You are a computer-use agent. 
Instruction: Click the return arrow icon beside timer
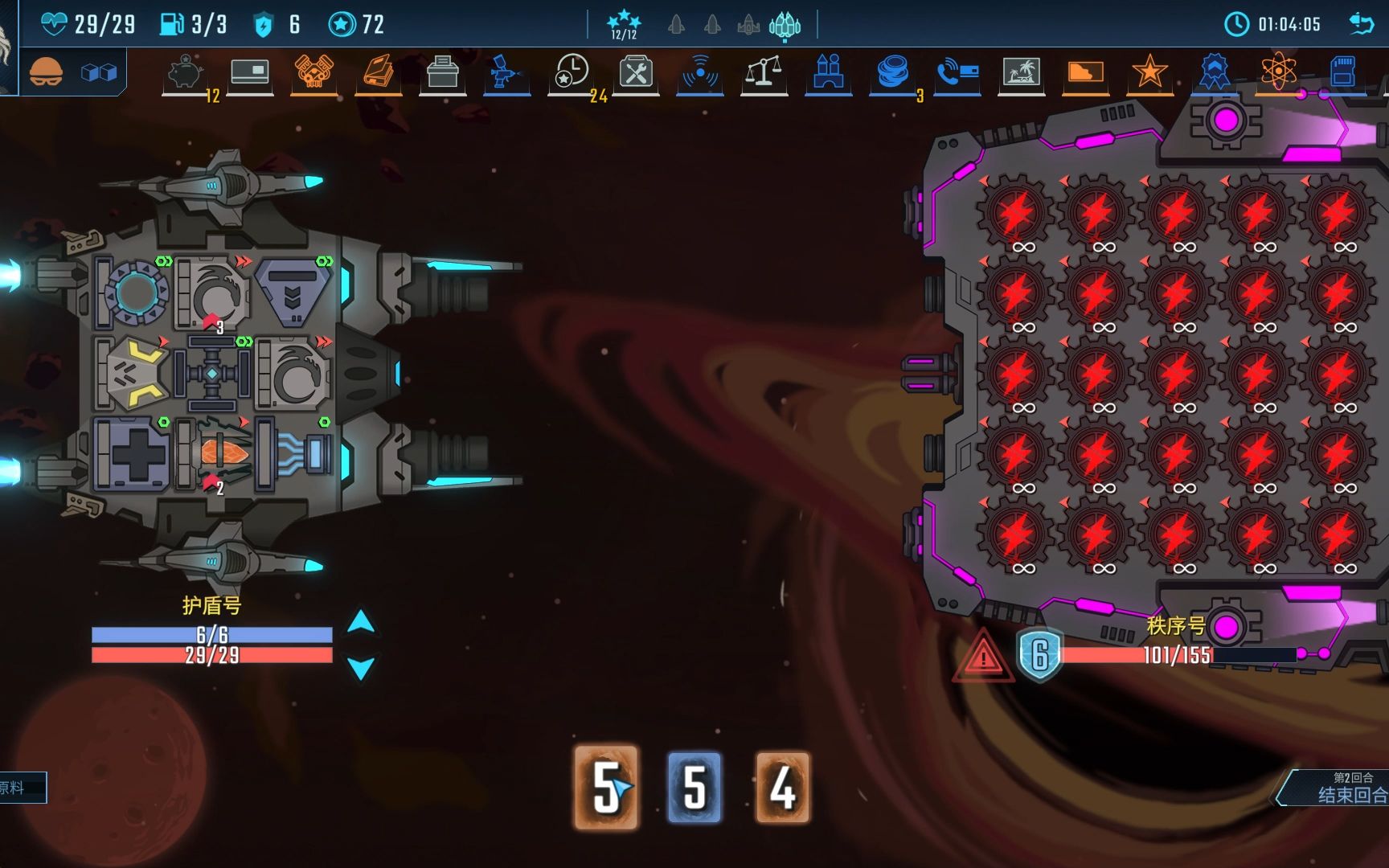[x=1361, y=24]
